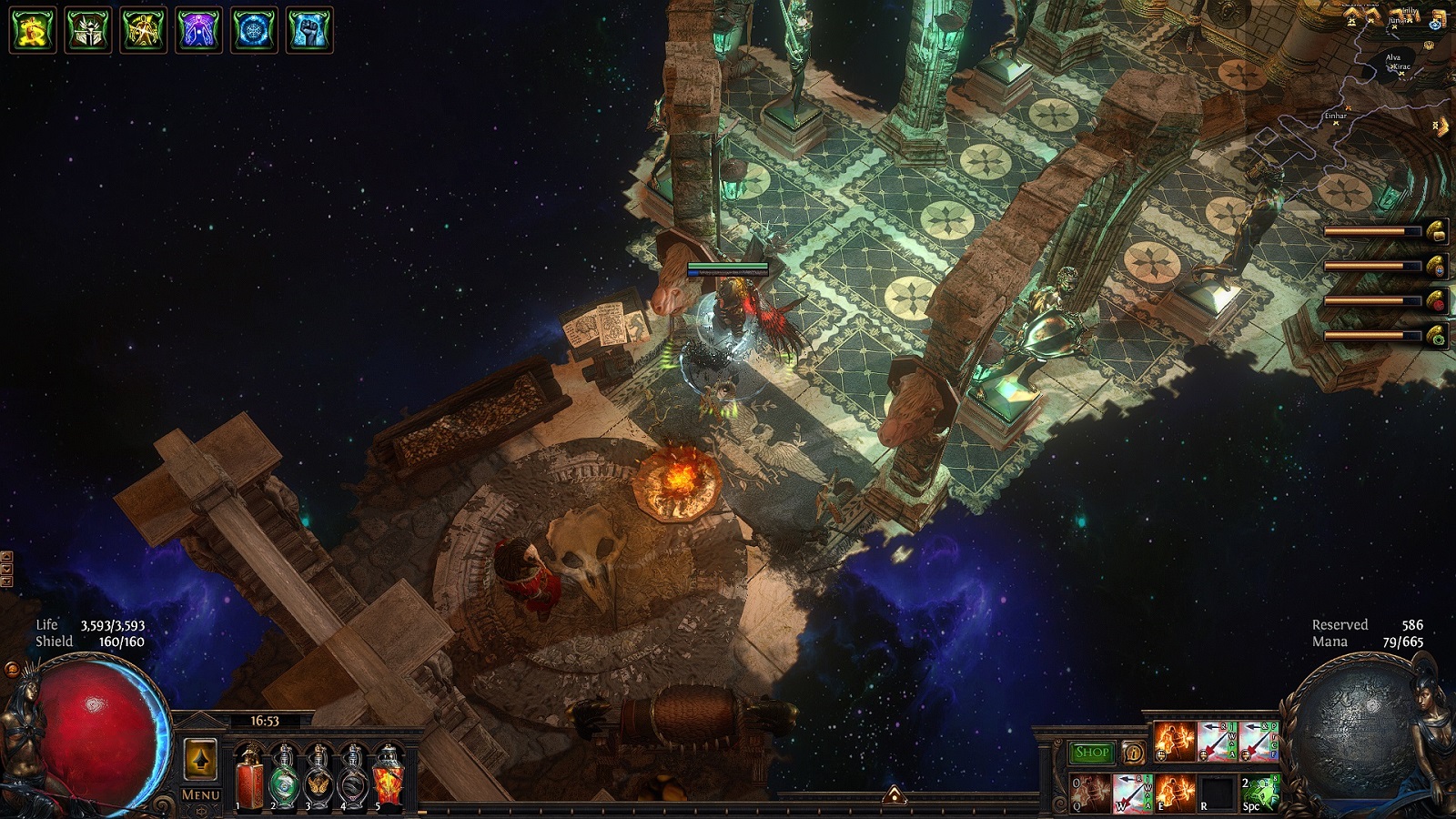Use the golden-winged flask in slot 3

click(x=318, y=776)
